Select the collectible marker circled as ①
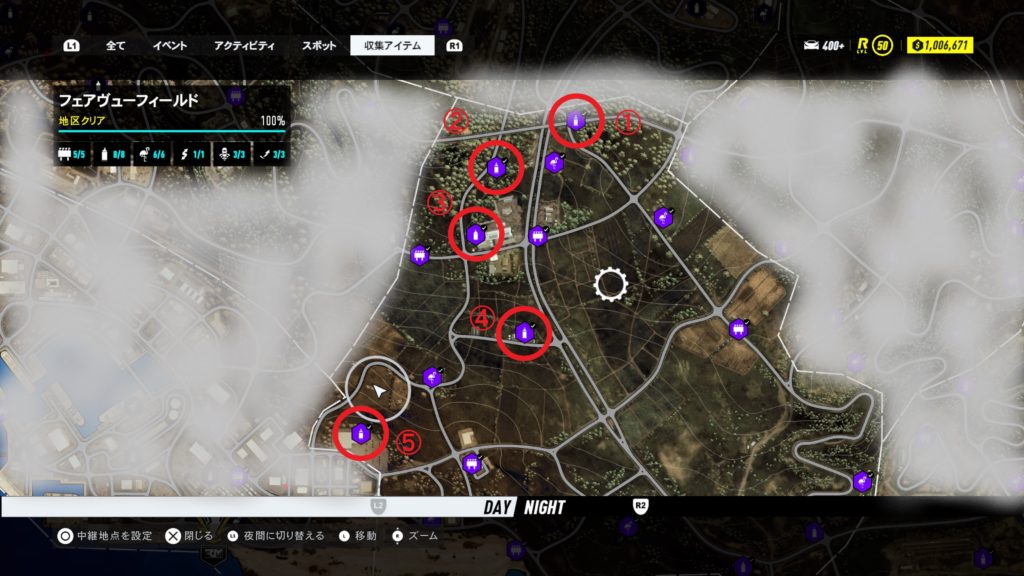Image resolution: width=1024 pixels, height=576 pixels. [x=576, y=120]
